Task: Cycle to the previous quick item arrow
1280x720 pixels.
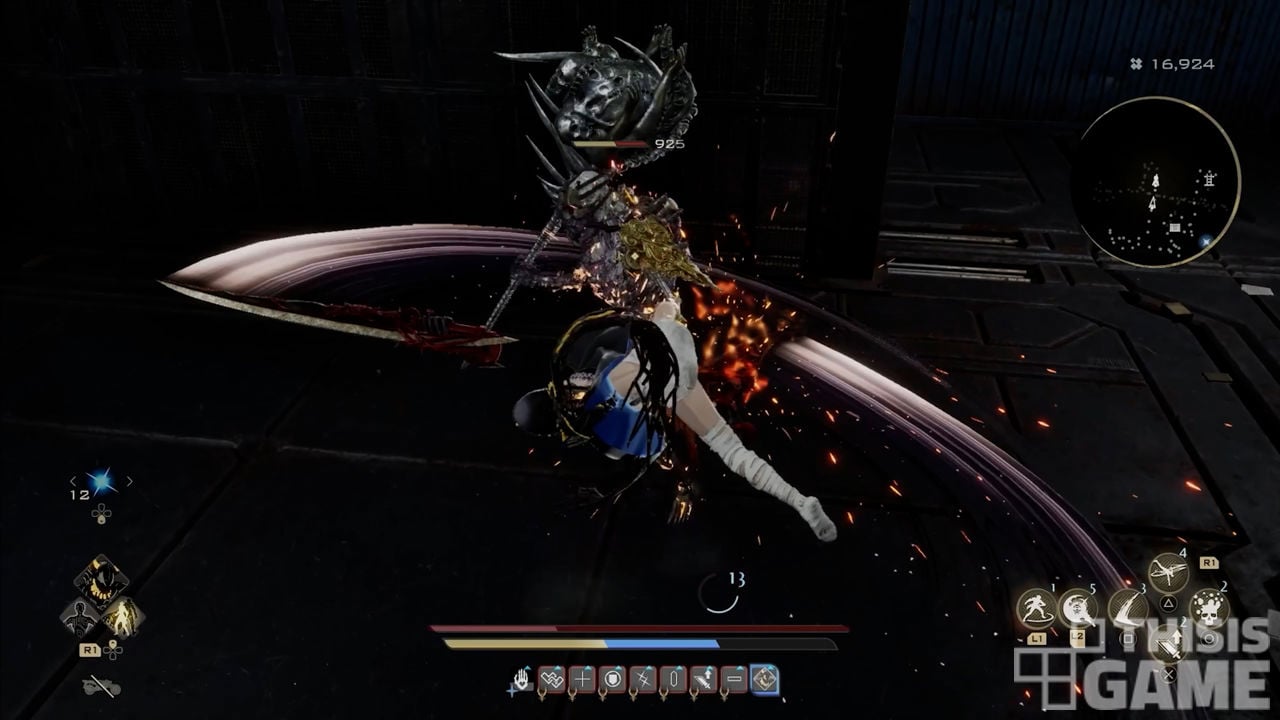Action: 74,481
